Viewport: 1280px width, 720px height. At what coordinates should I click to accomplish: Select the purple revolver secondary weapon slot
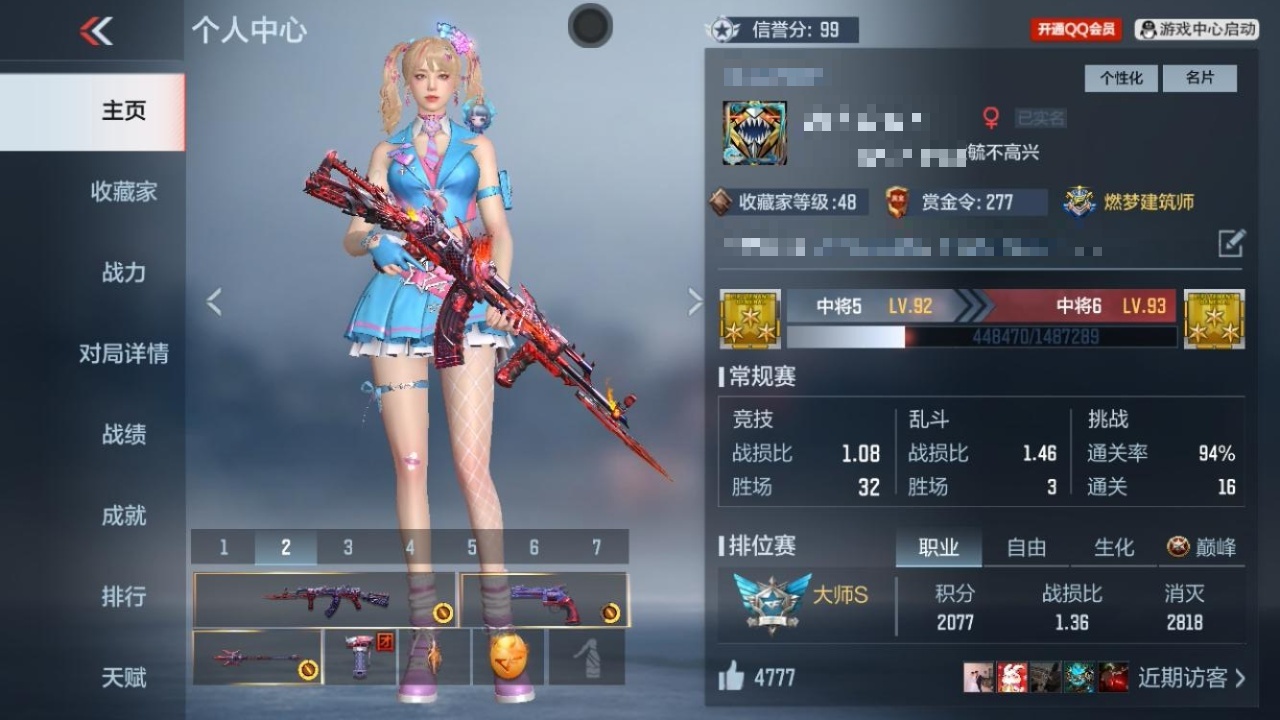coord(544,600)
